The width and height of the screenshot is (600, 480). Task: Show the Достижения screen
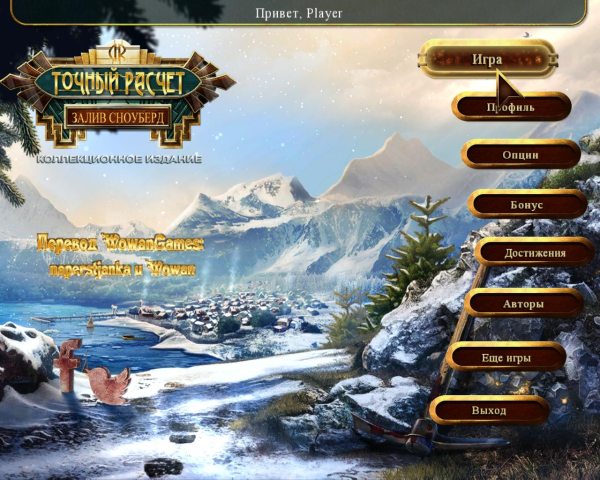pyautogui.click(x=533, y=253)
